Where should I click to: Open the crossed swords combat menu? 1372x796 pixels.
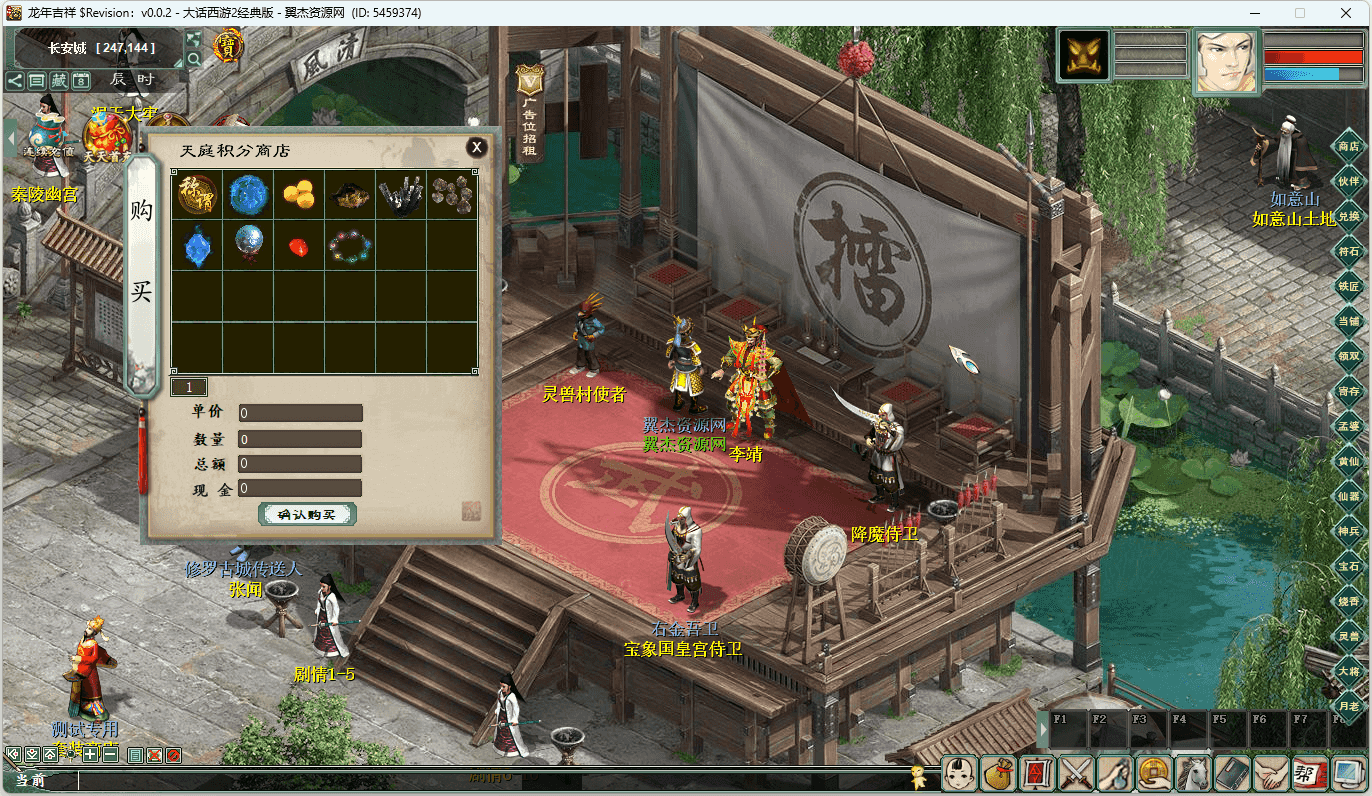[x=1076, y=773]
